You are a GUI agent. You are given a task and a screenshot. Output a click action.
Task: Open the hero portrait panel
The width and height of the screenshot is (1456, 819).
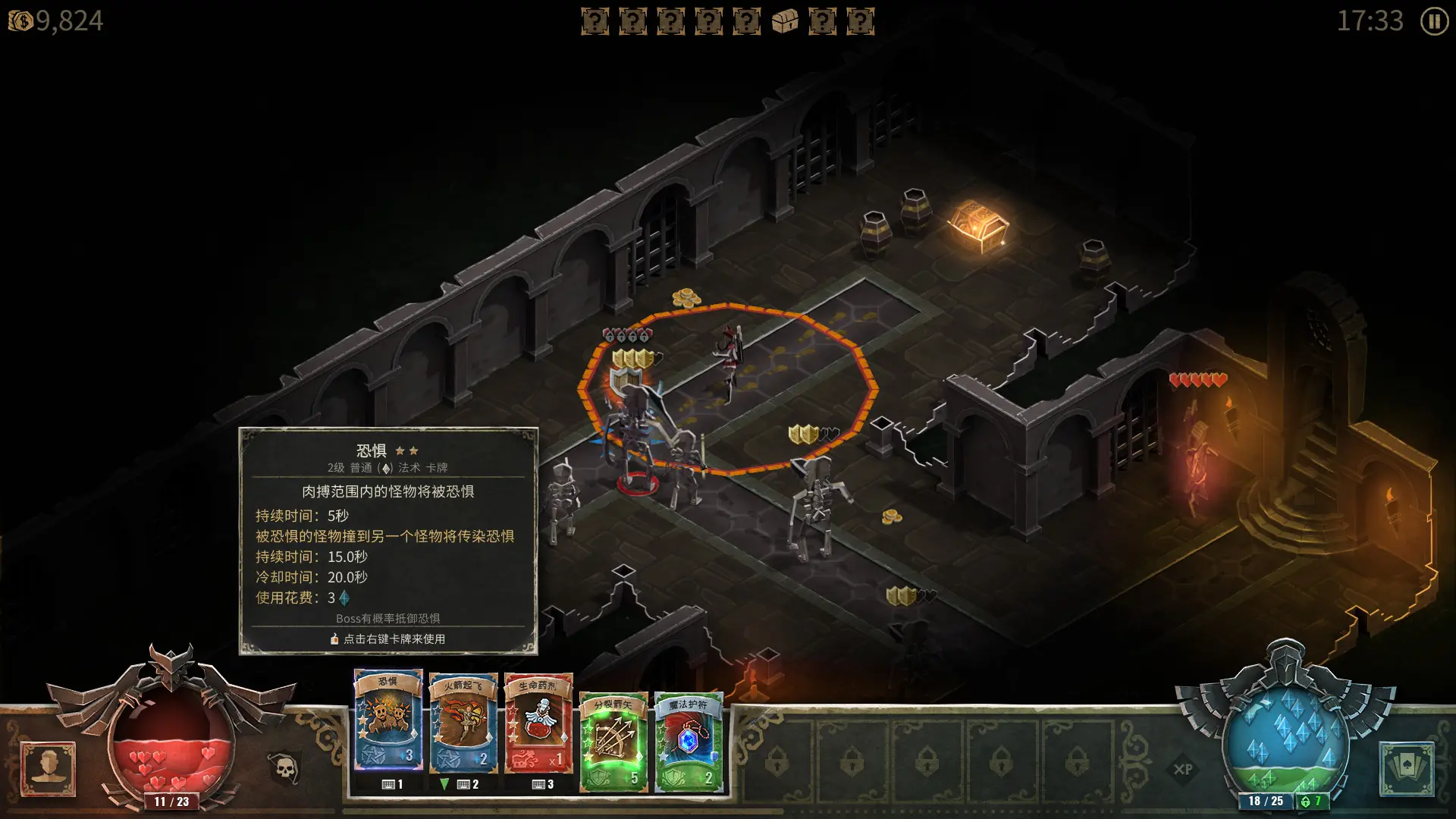coord(47,766)
